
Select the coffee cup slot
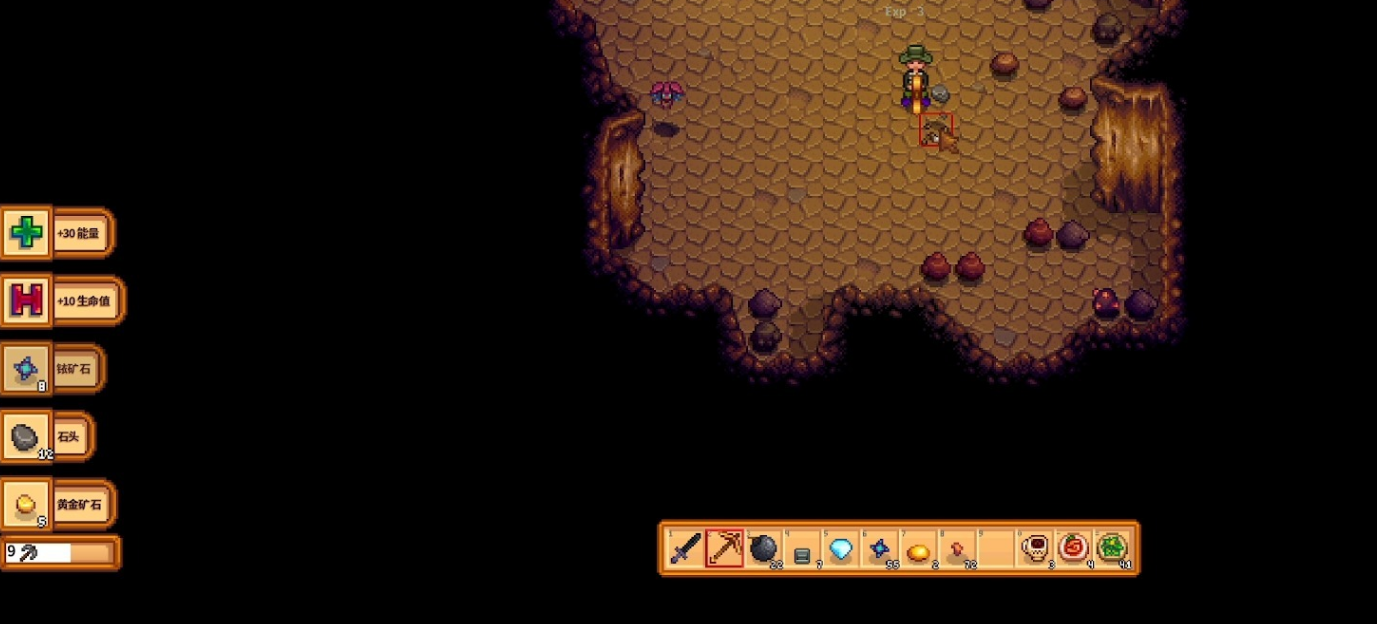tap(1034, 548)
